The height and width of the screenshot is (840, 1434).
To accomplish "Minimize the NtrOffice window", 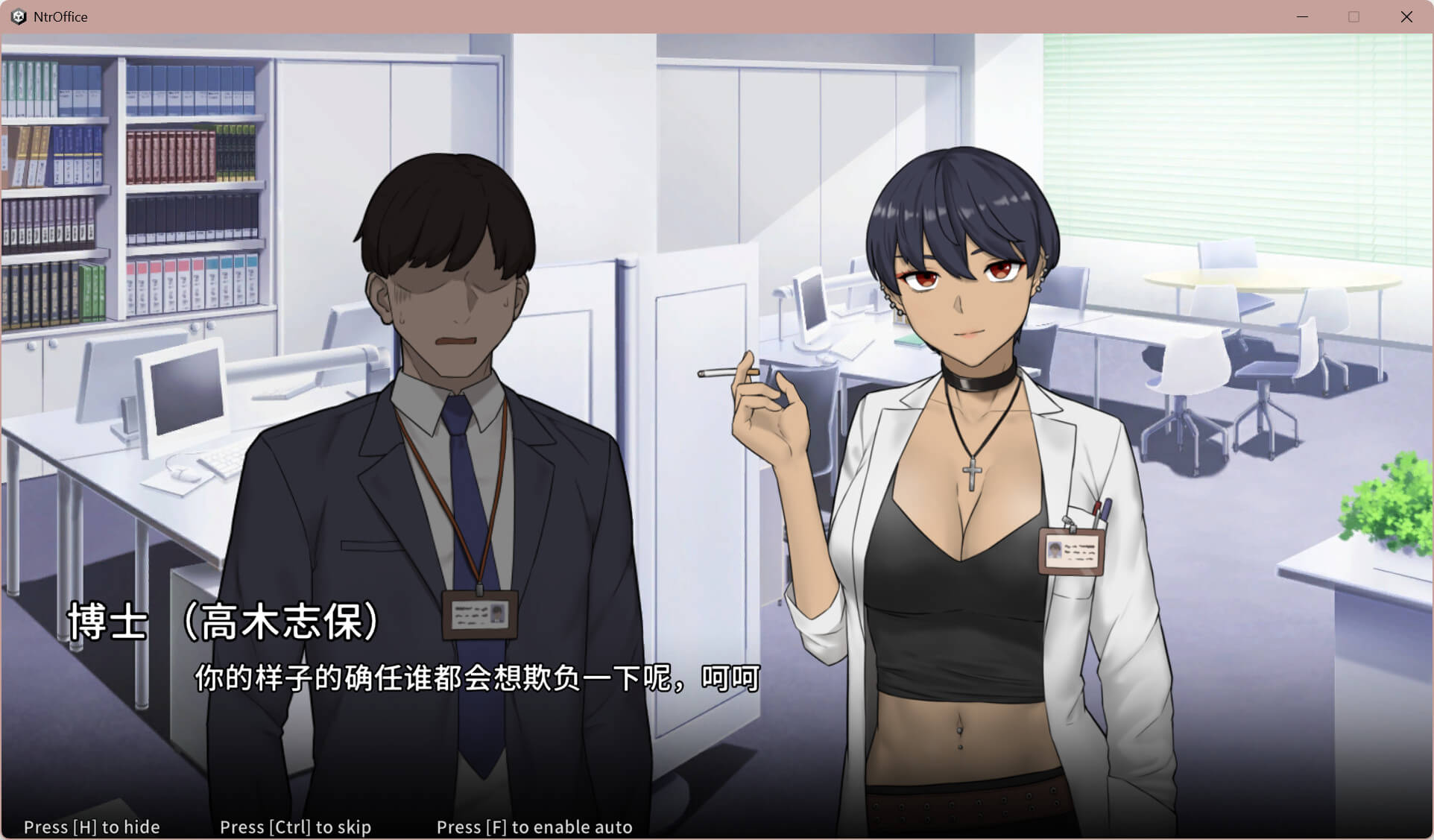I will [1302, 16].
